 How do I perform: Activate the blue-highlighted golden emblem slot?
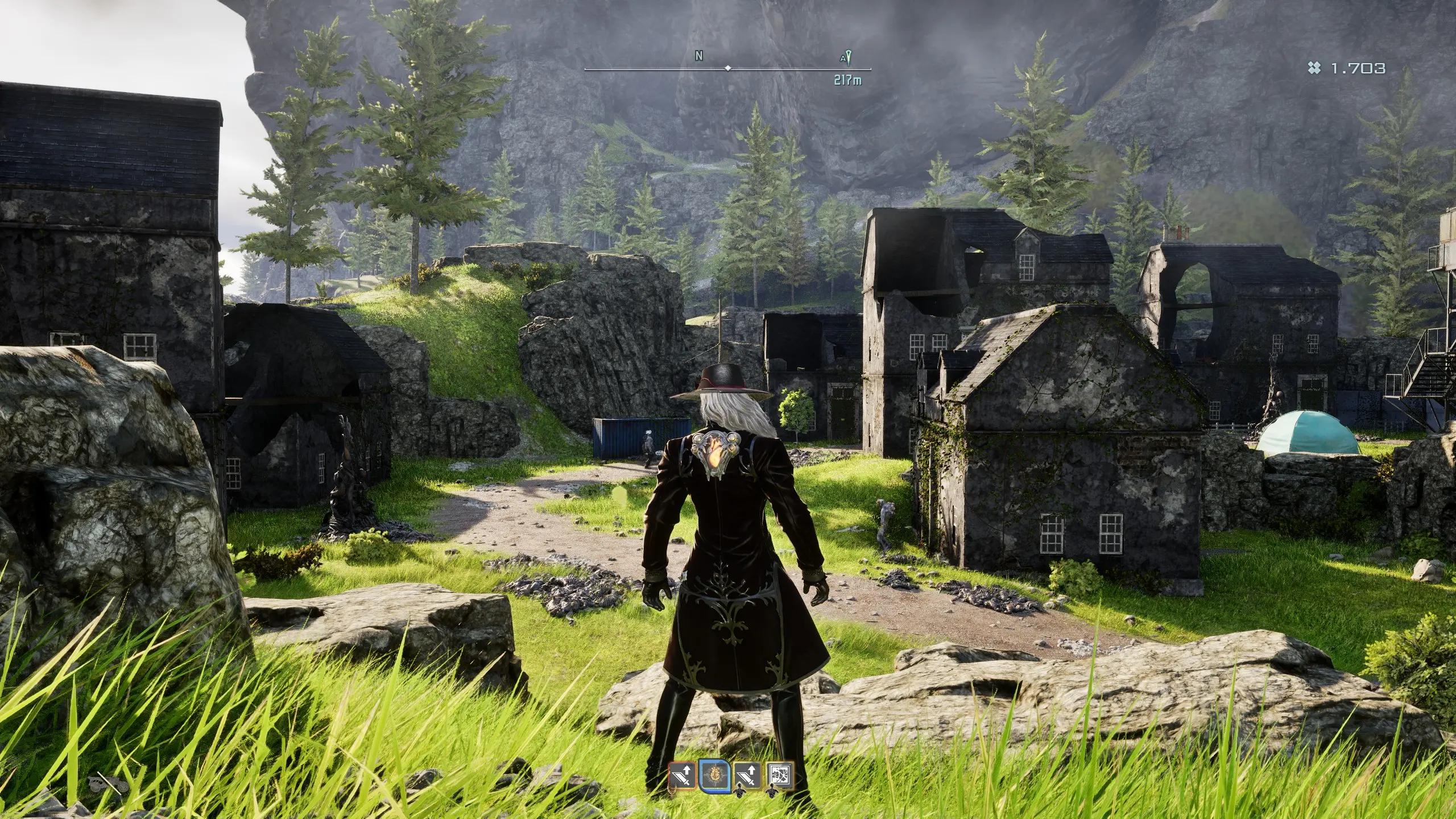[714, 776]
